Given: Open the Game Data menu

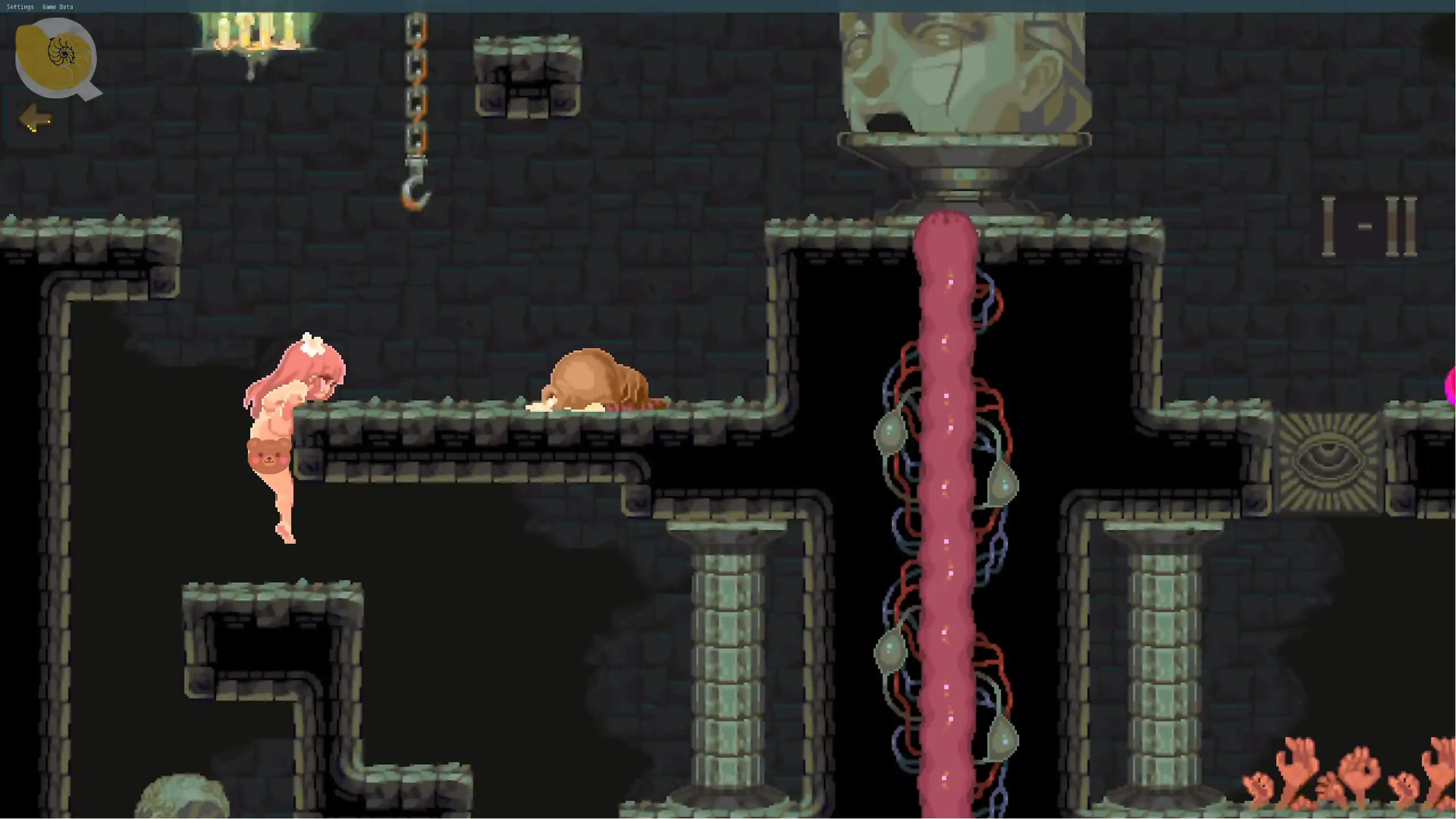Looking at the screenshot, I should [x=57, y=7].
